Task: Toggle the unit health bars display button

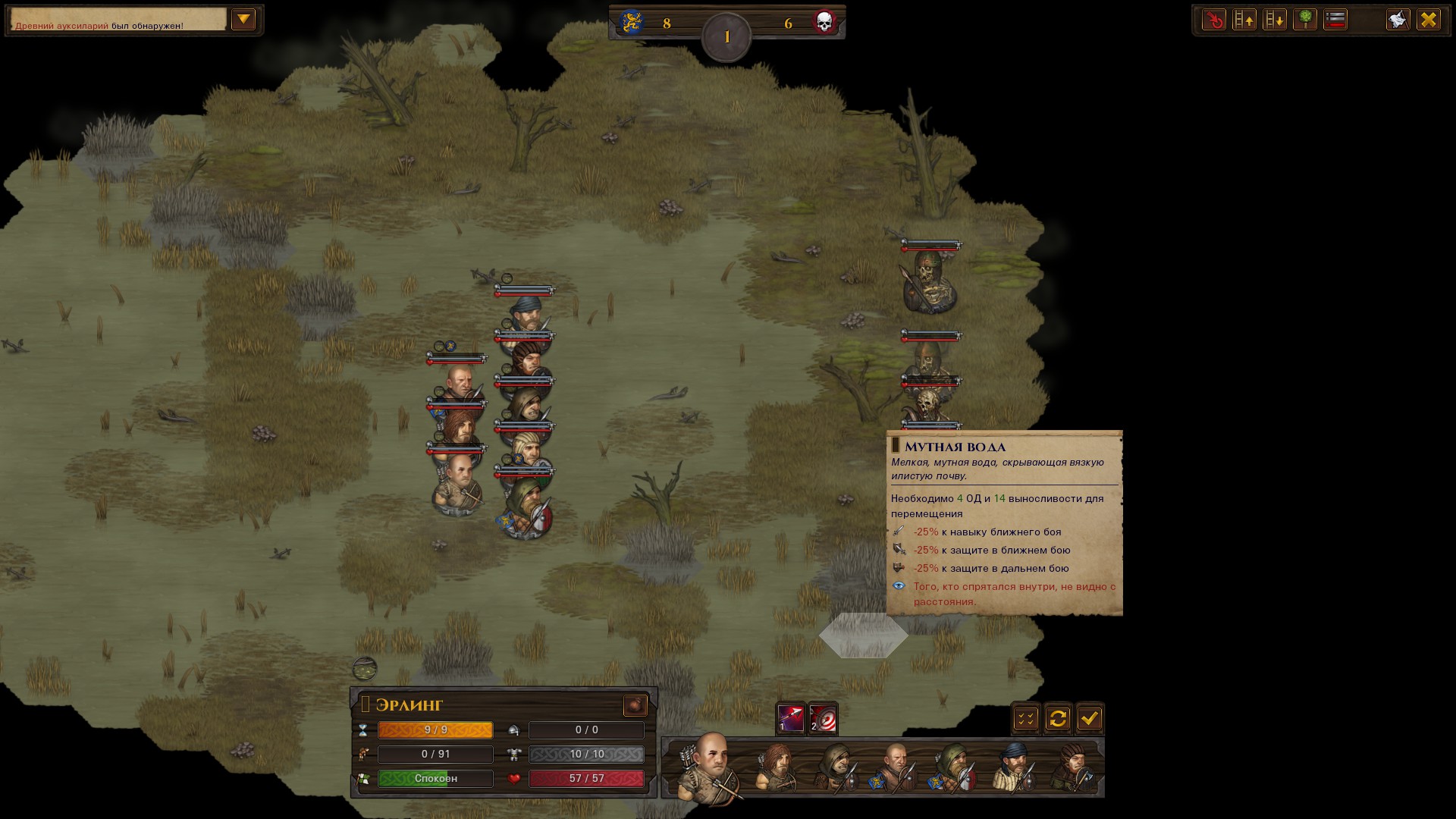Action: point(1335,20)
